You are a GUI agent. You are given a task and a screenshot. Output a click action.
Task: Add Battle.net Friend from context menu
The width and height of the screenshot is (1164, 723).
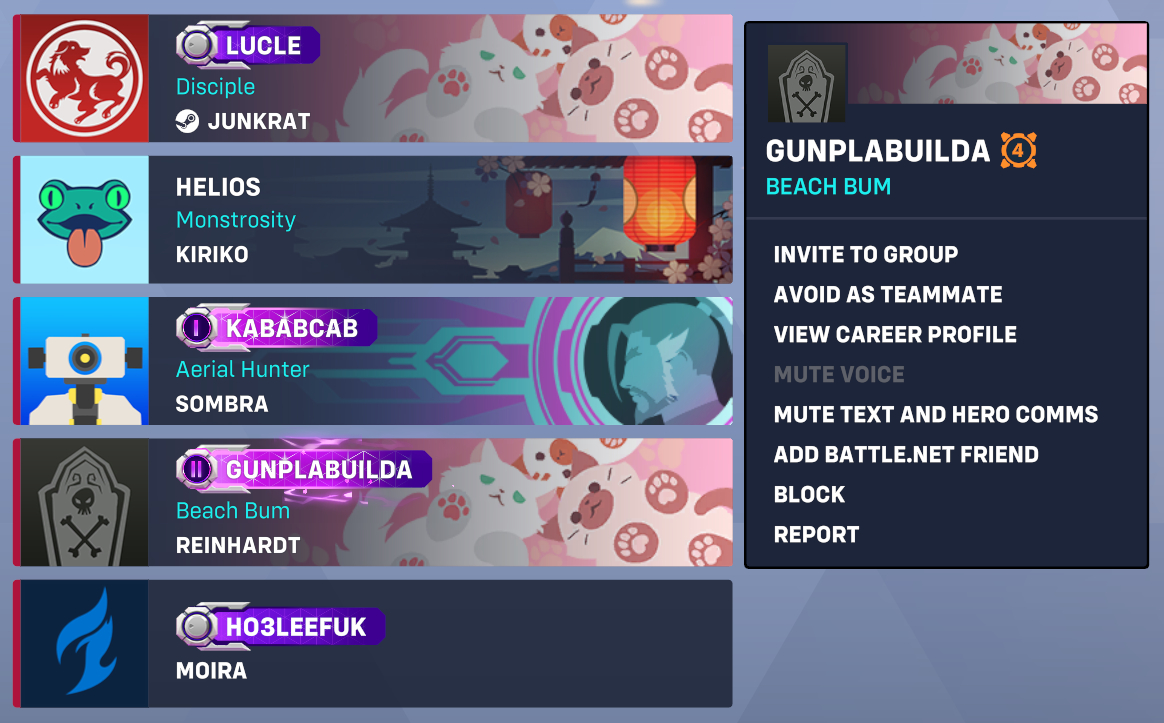click(905, 454)
